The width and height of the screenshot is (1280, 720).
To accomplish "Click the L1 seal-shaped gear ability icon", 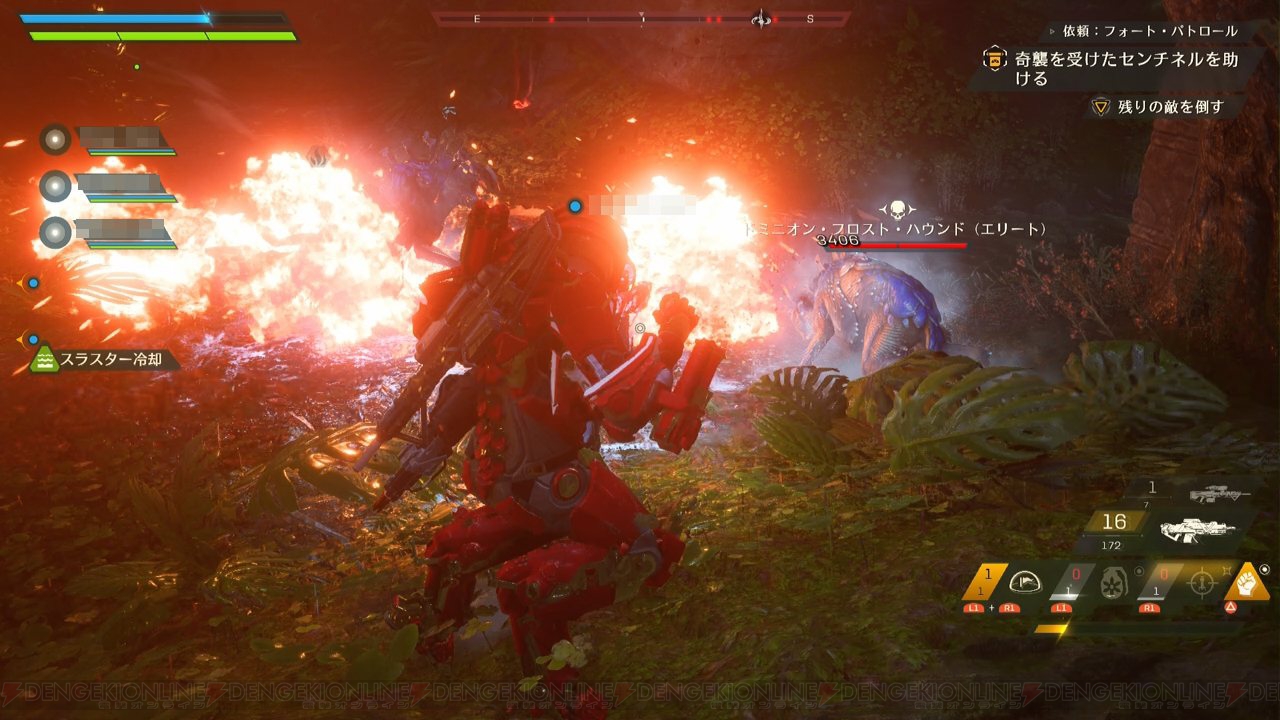I will (x=1115, y=582).
